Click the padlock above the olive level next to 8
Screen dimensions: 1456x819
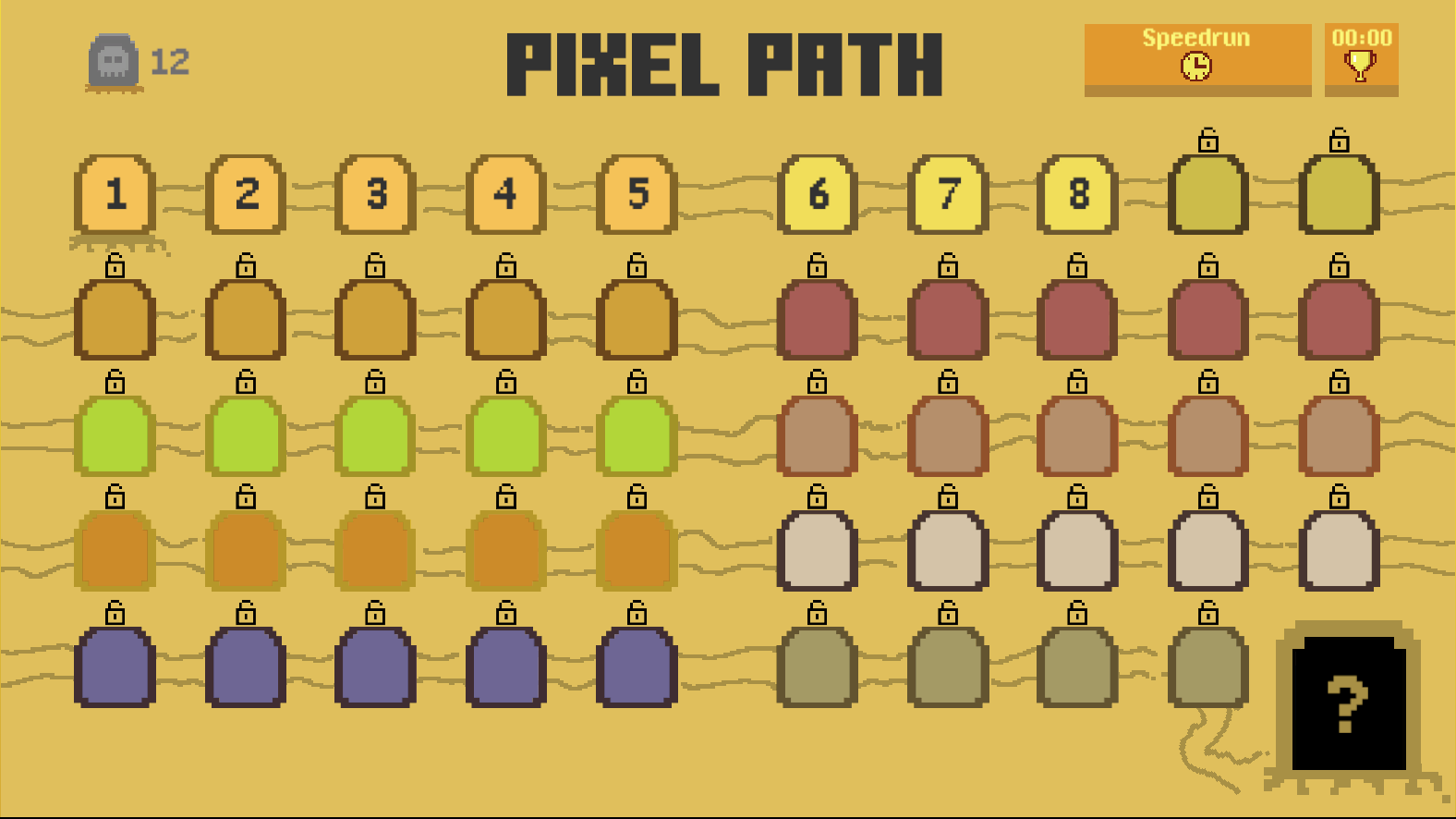(x=1208, y=141)
